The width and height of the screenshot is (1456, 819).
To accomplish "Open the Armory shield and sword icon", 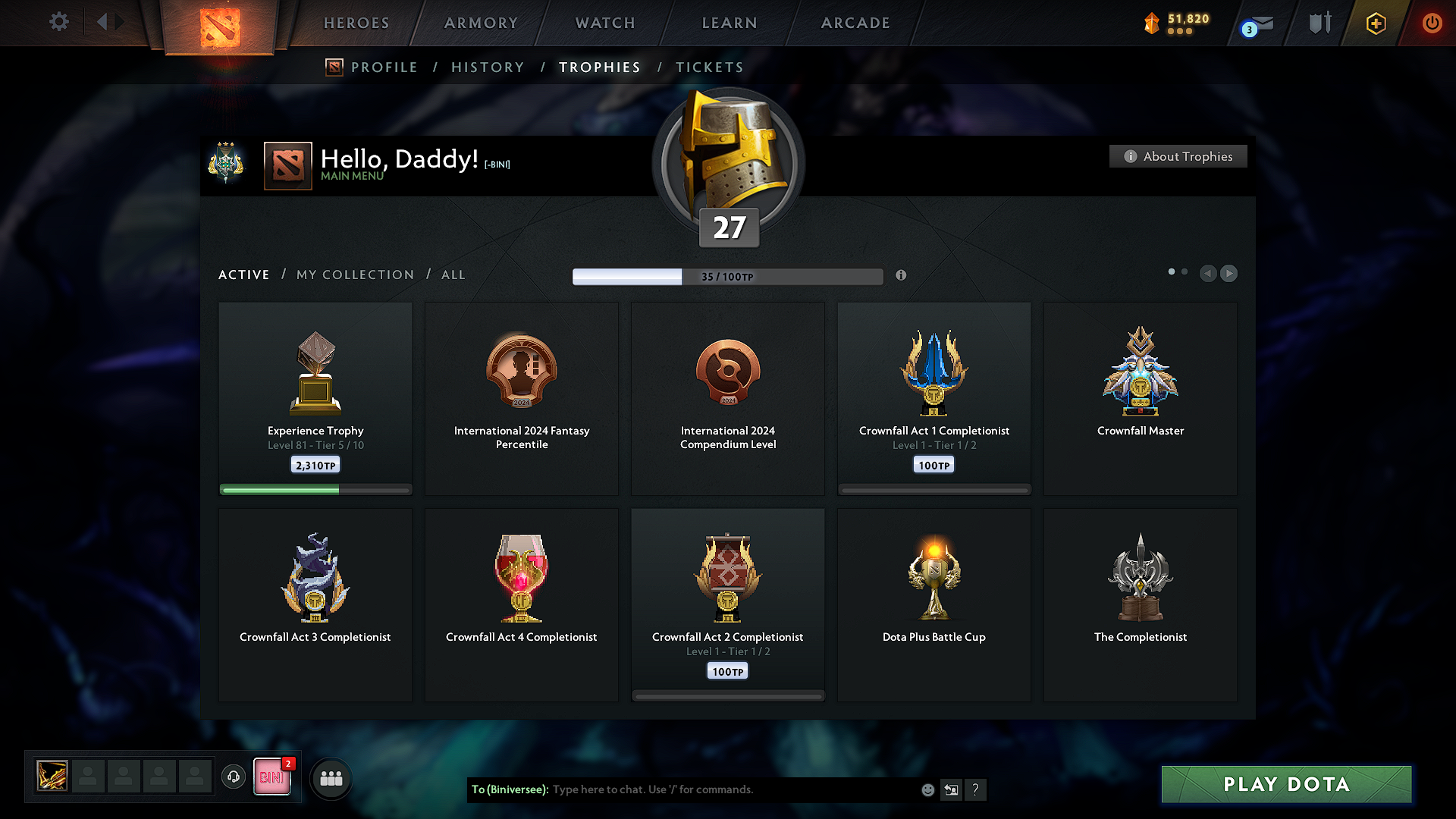I will point(1319,23).
